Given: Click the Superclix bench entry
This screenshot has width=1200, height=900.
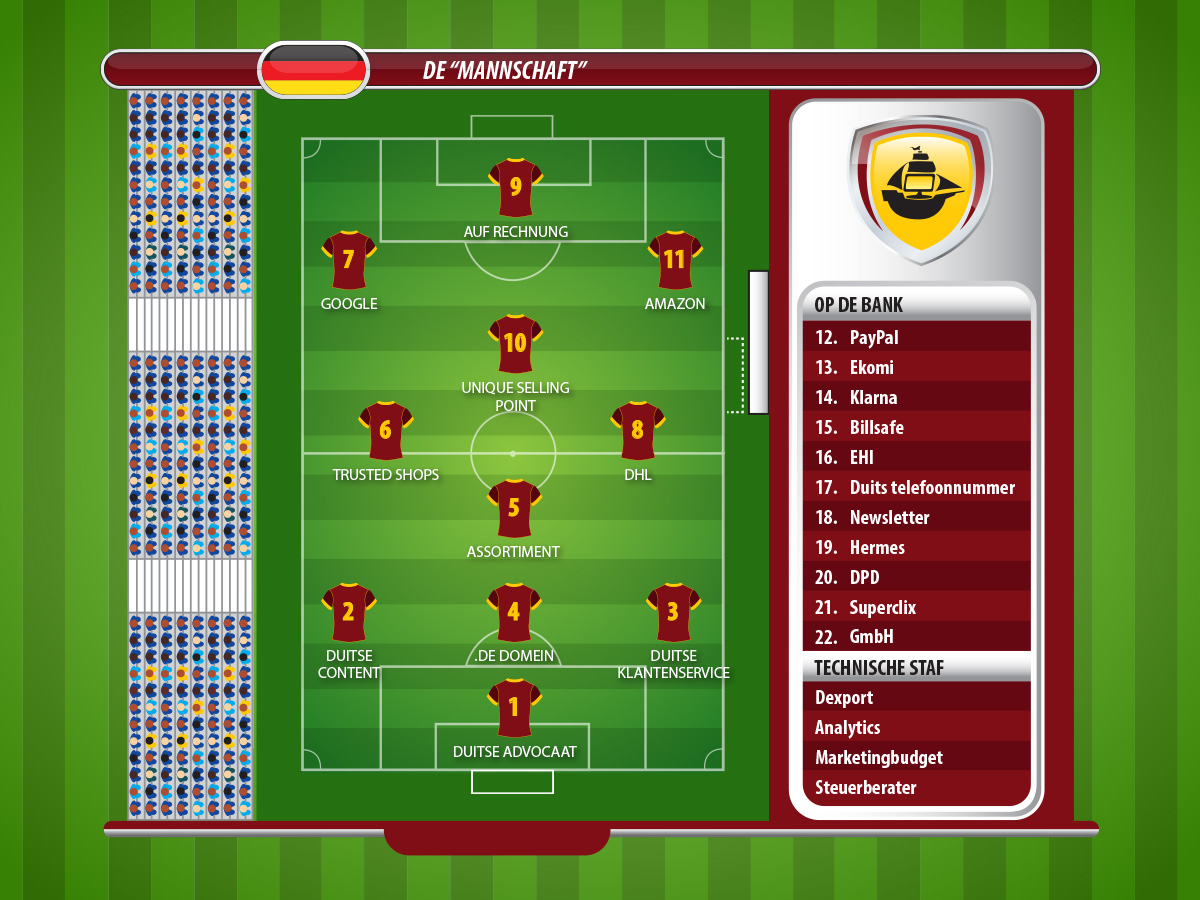Looking at the screenshot, I should coord(916,607).
